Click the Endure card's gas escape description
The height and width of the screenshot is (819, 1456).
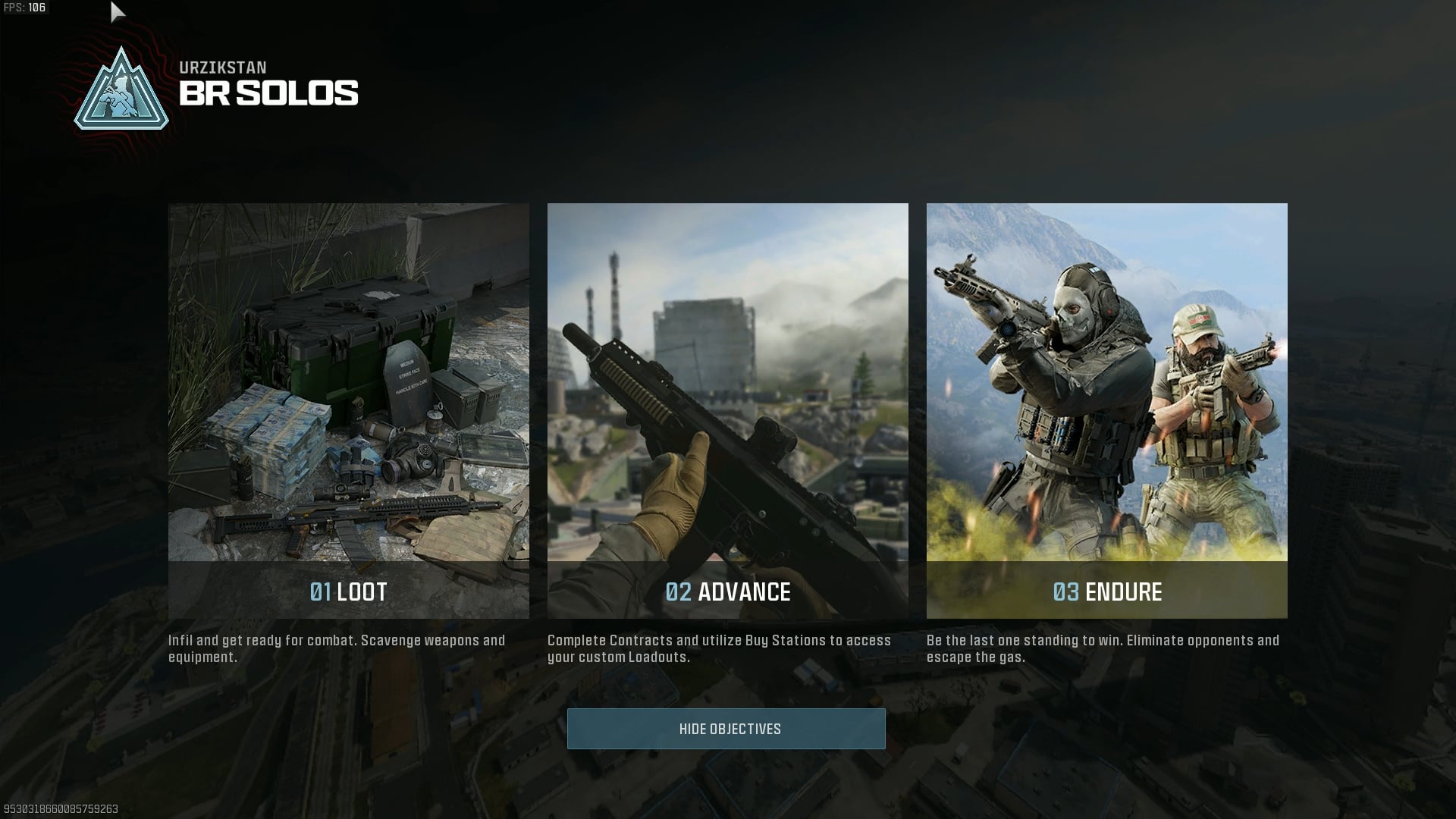[1101, 648]
